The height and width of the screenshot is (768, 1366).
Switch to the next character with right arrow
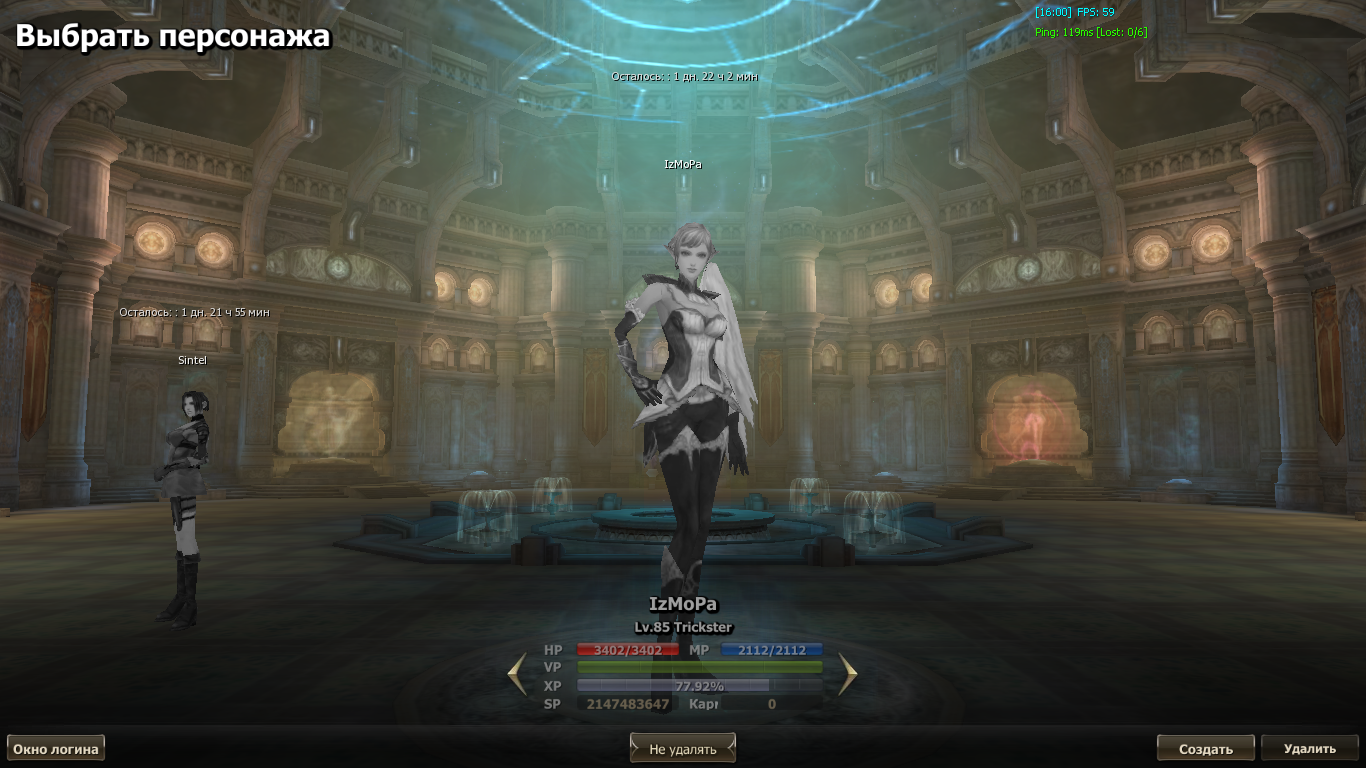pos(847,674)
